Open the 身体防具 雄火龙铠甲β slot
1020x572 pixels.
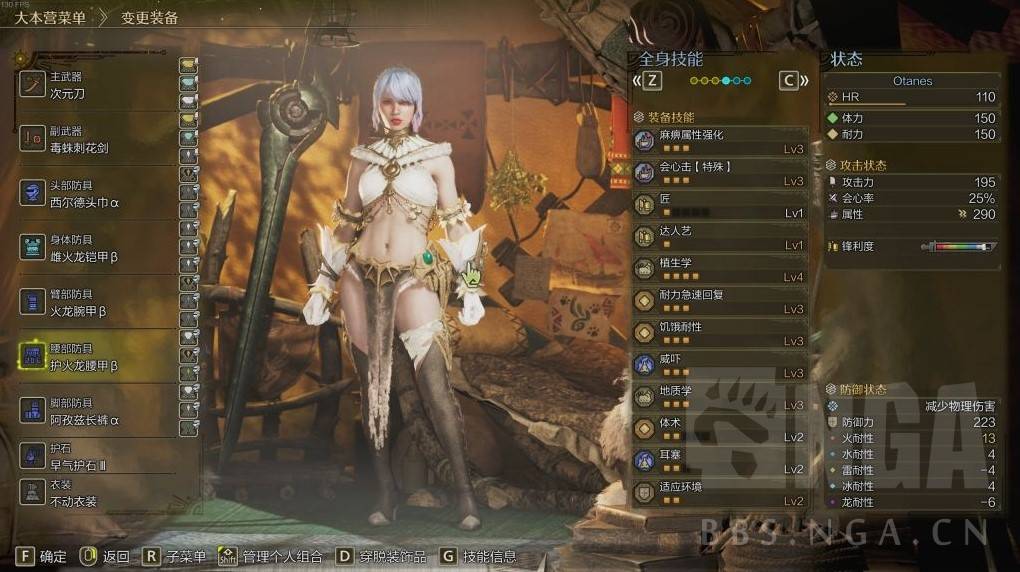tap(97, 248)
